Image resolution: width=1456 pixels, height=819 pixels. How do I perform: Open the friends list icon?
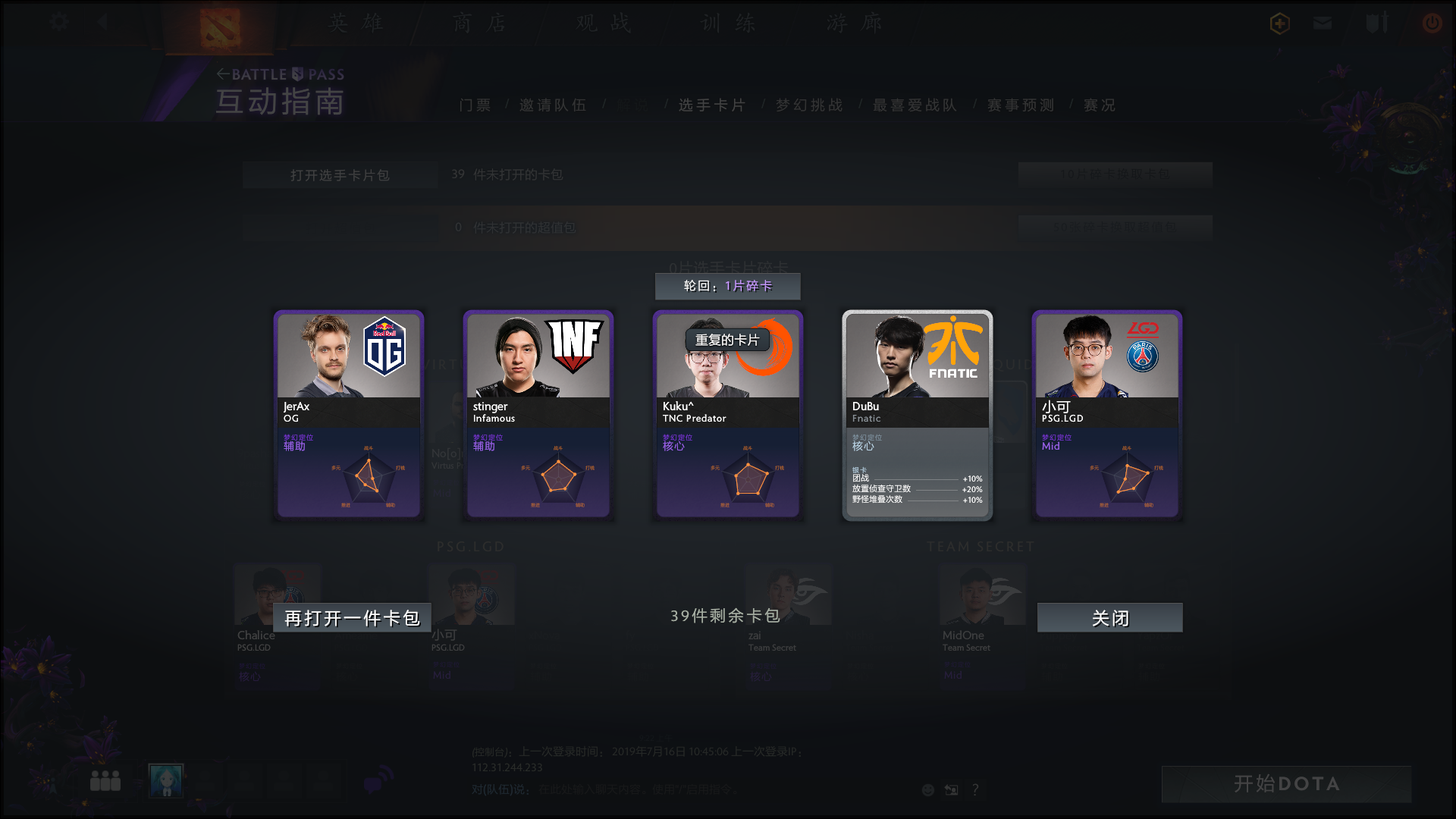pyautogui.click(x=105, y=780)
